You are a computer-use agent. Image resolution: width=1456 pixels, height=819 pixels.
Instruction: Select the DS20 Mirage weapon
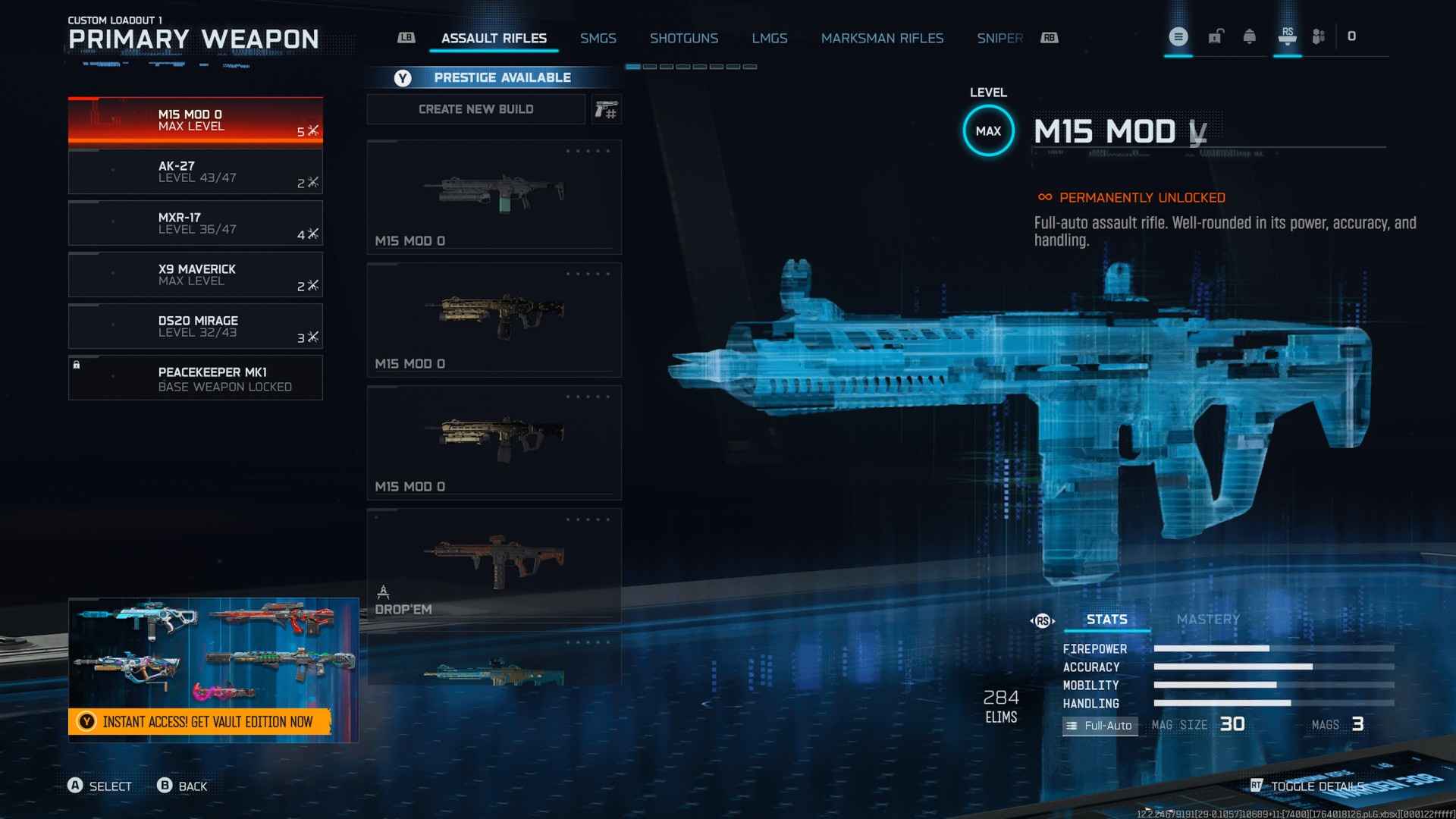(195, 327)
